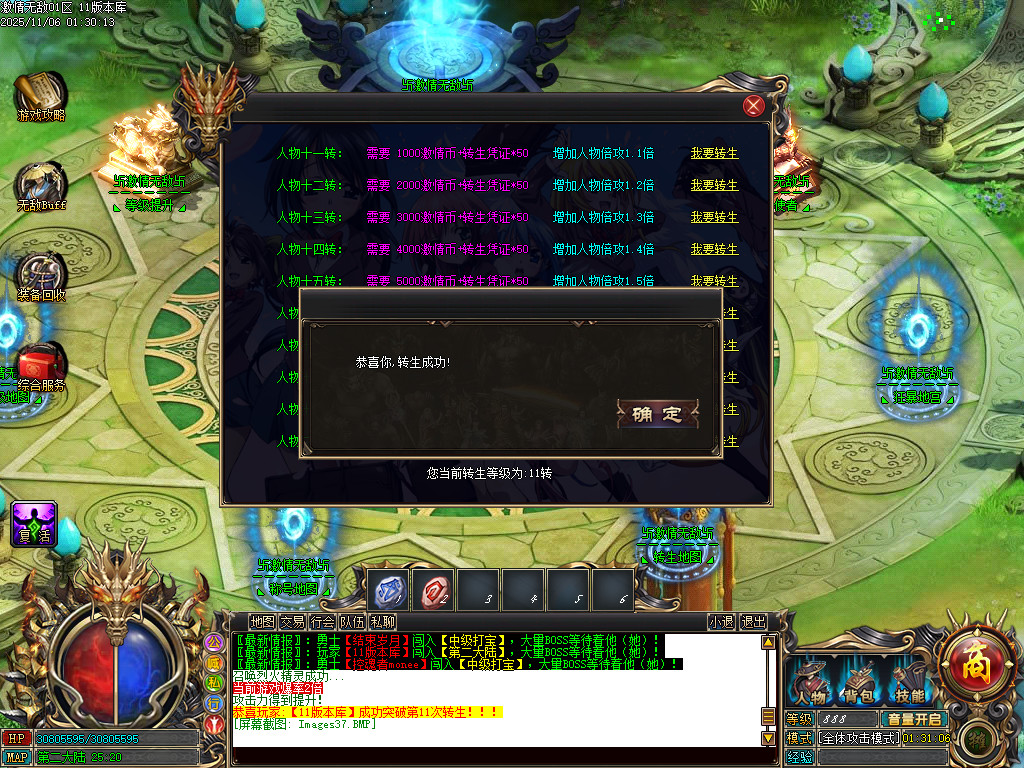Switch to the 地图 chat tab
The width and height of the screenshot is (1024, 768).
click(262, 622)
